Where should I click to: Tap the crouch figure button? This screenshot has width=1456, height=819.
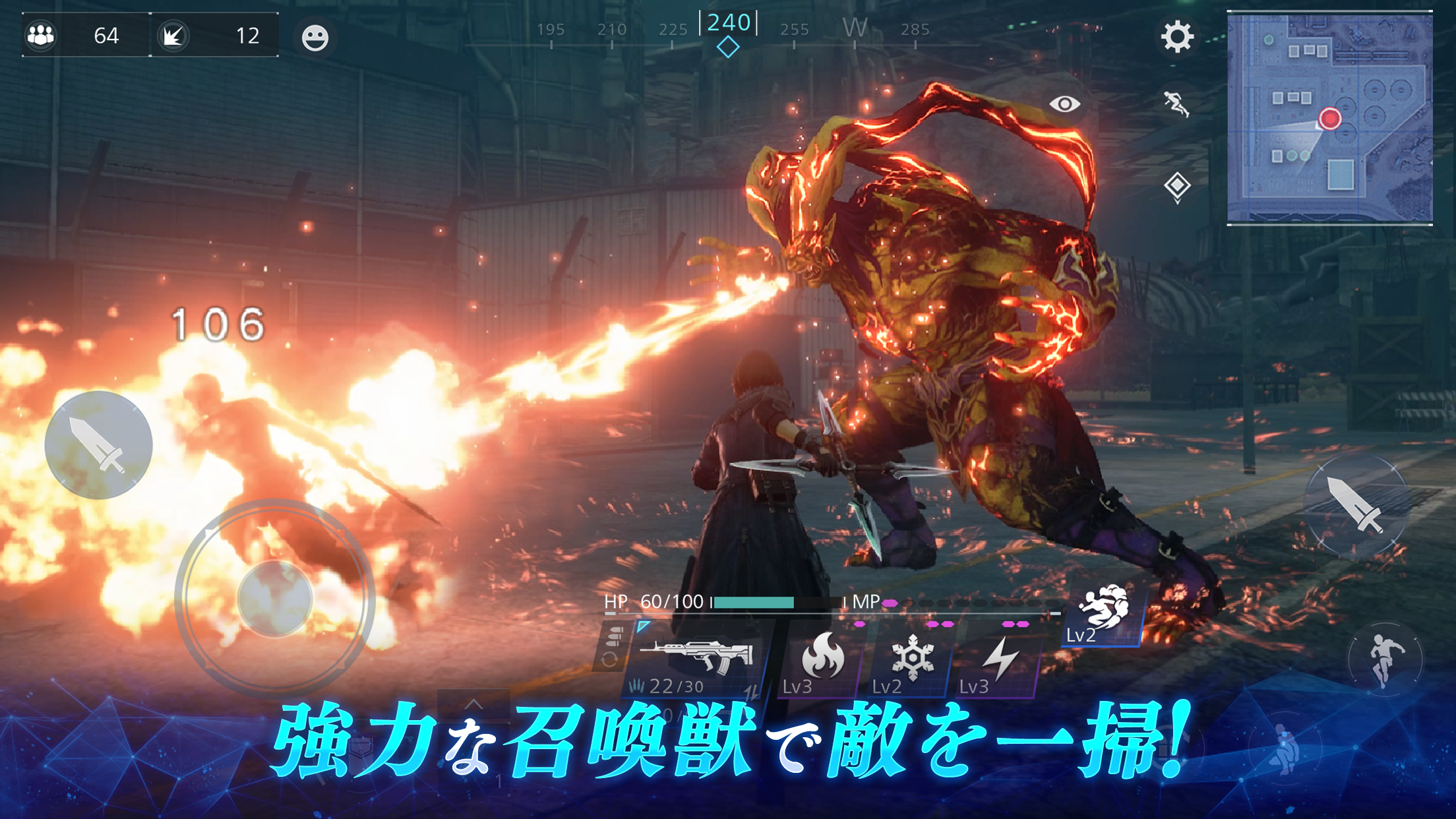click(1286, 750)
